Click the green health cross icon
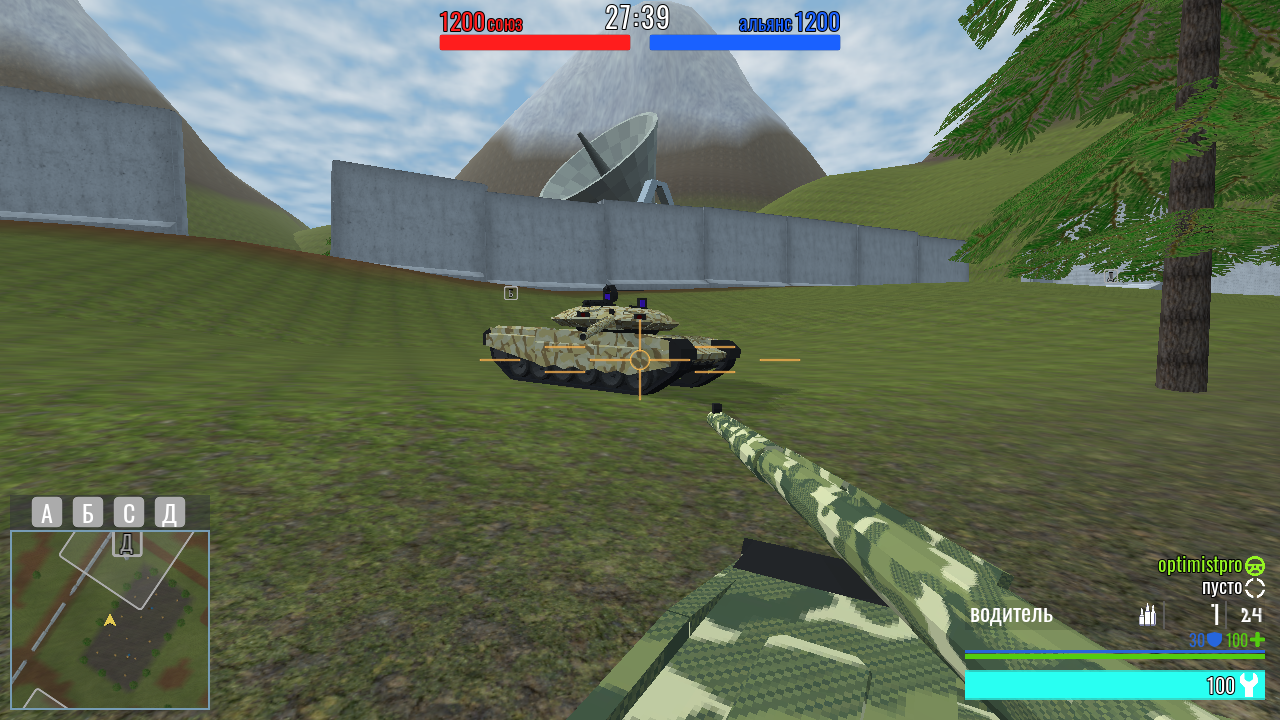1280x720 pixels. [1256, 640]
